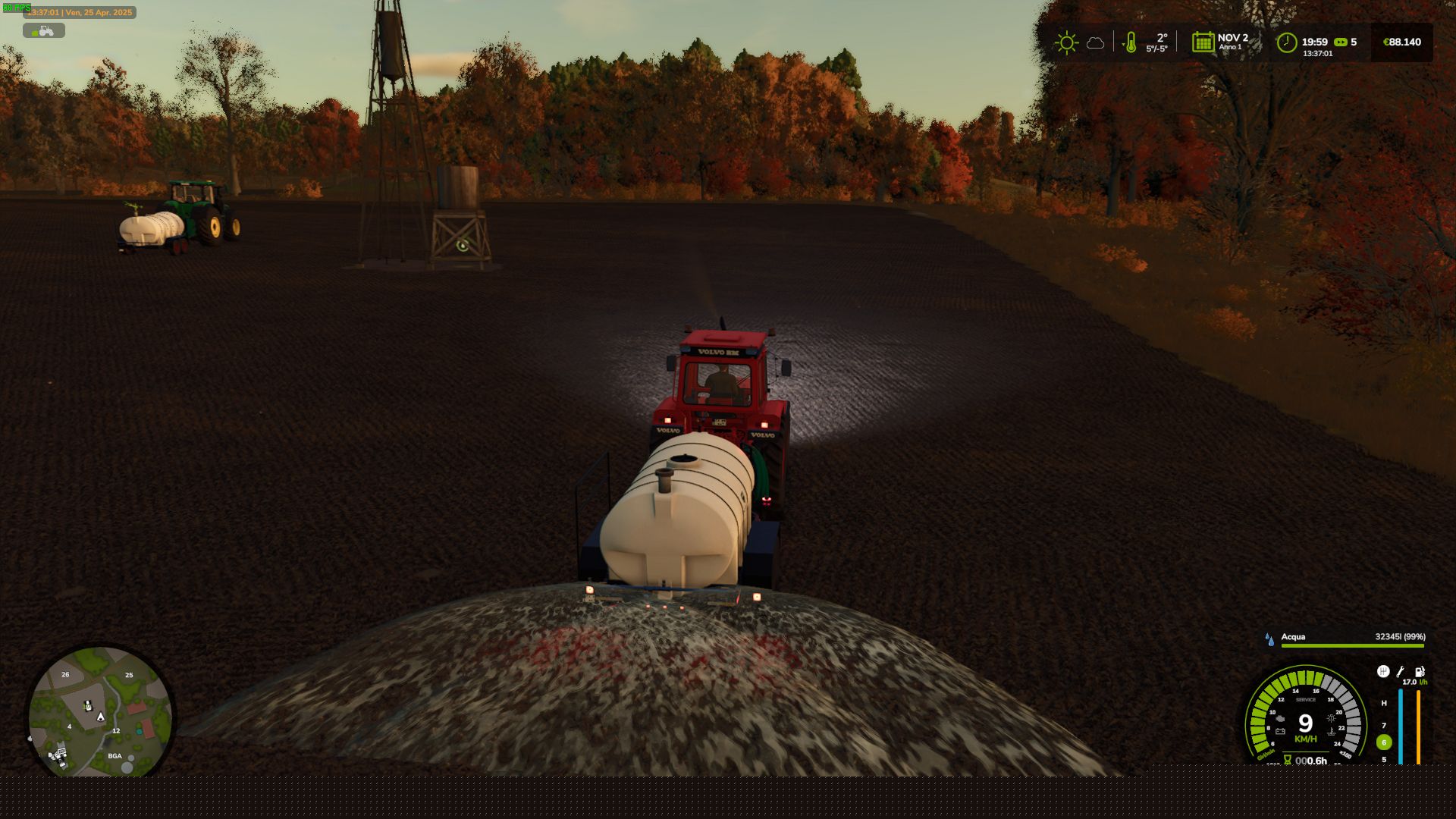Viewport: 1456px width, 819px height.
Task: Click the sun weather icon
Action: (x=1066, y=42)
